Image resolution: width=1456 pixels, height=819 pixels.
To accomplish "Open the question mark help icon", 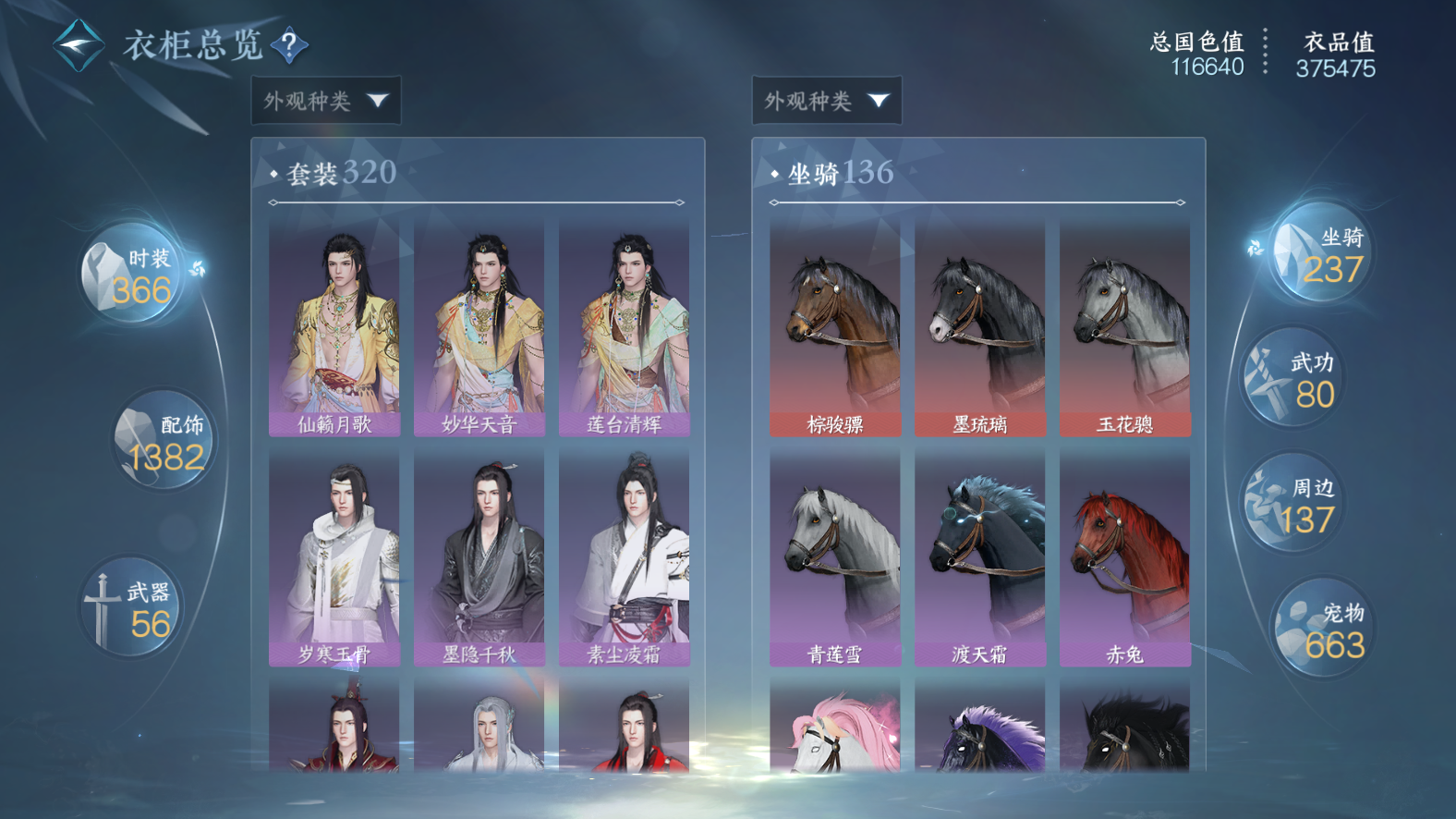I will (290, 44).
